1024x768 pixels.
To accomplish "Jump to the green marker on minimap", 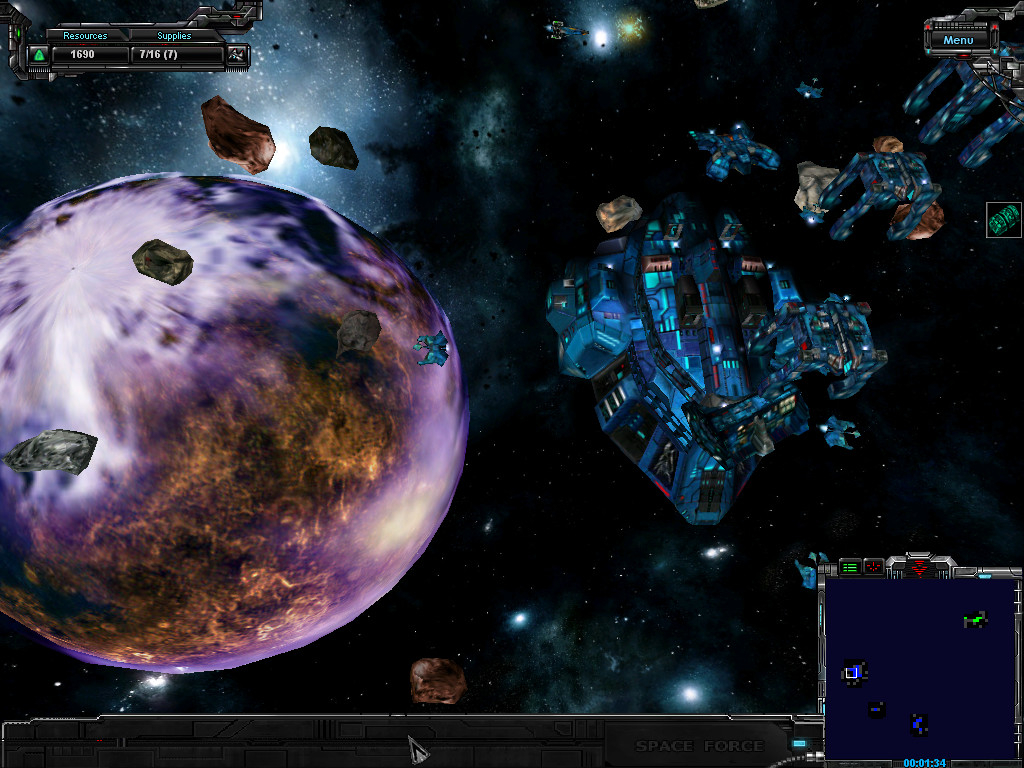I will 975,621.
